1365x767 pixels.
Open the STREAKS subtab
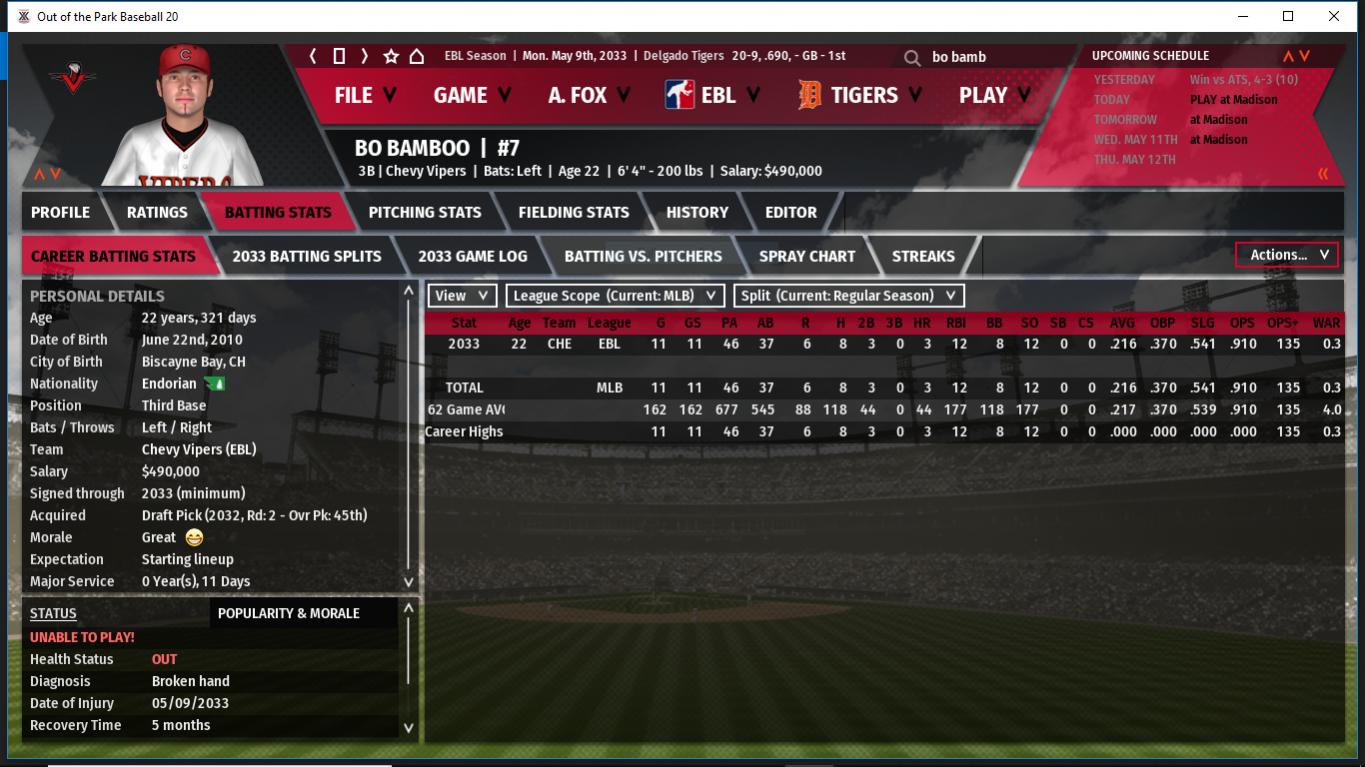(923, 256)
